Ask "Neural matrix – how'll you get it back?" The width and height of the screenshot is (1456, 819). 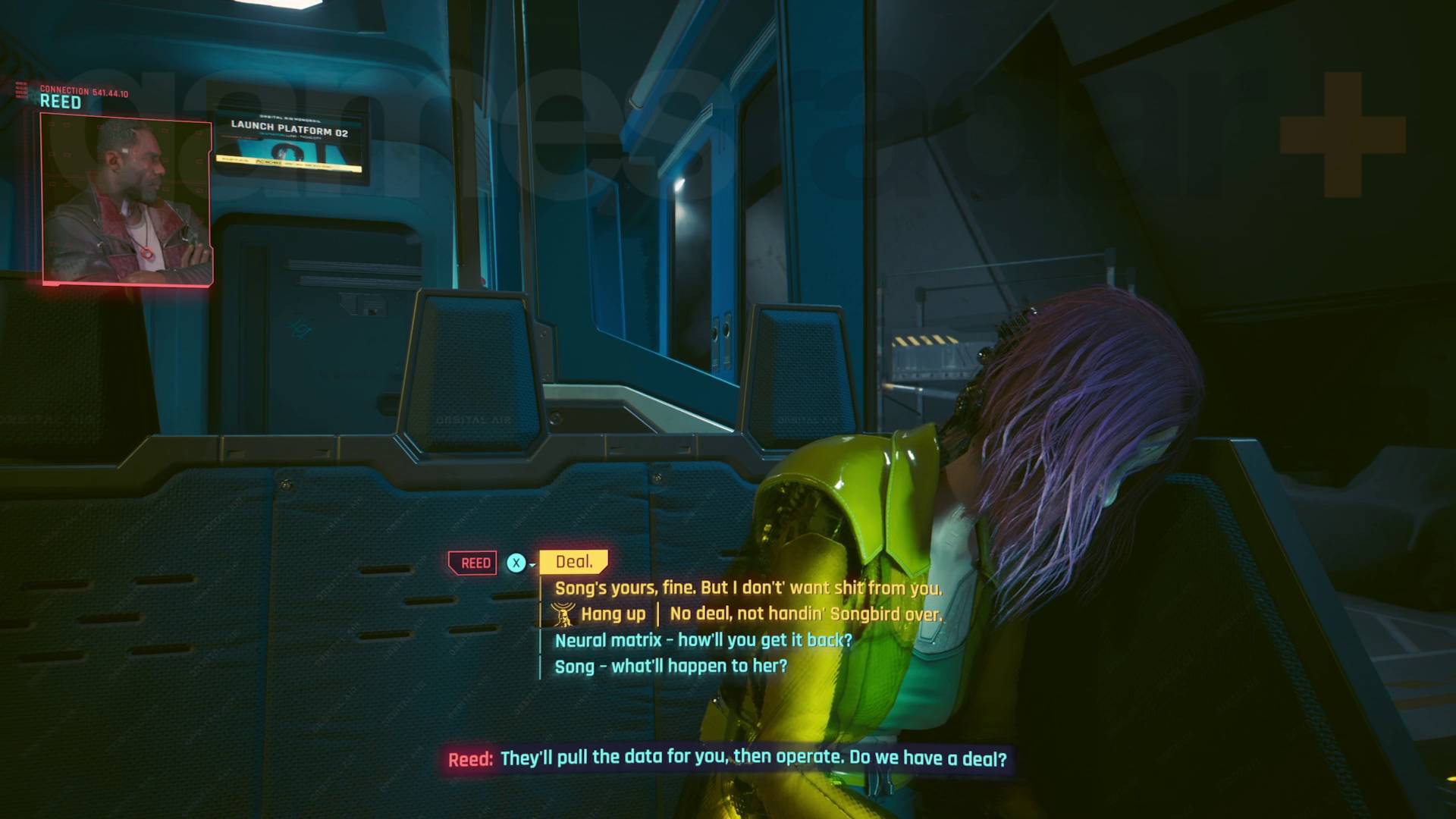pos(703,640)
